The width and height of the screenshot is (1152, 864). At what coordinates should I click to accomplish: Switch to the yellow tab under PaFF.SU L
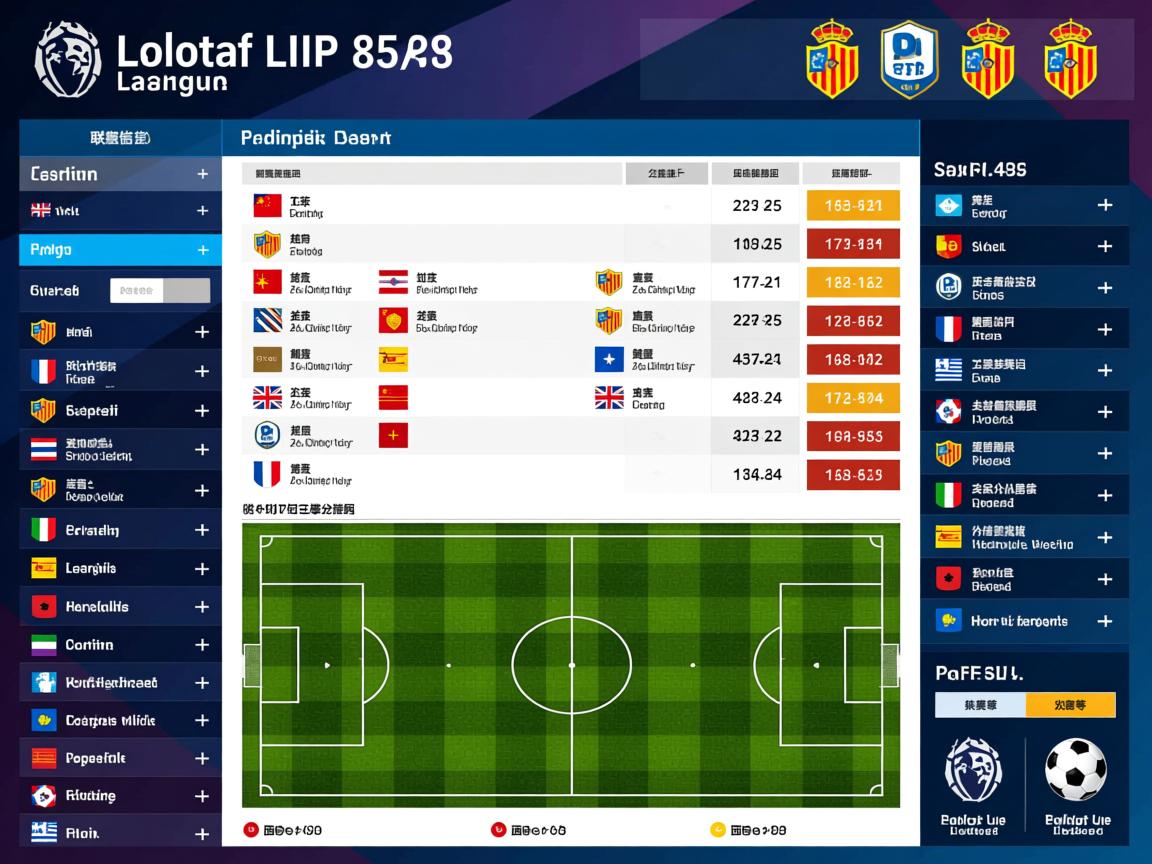point(1070,705)
